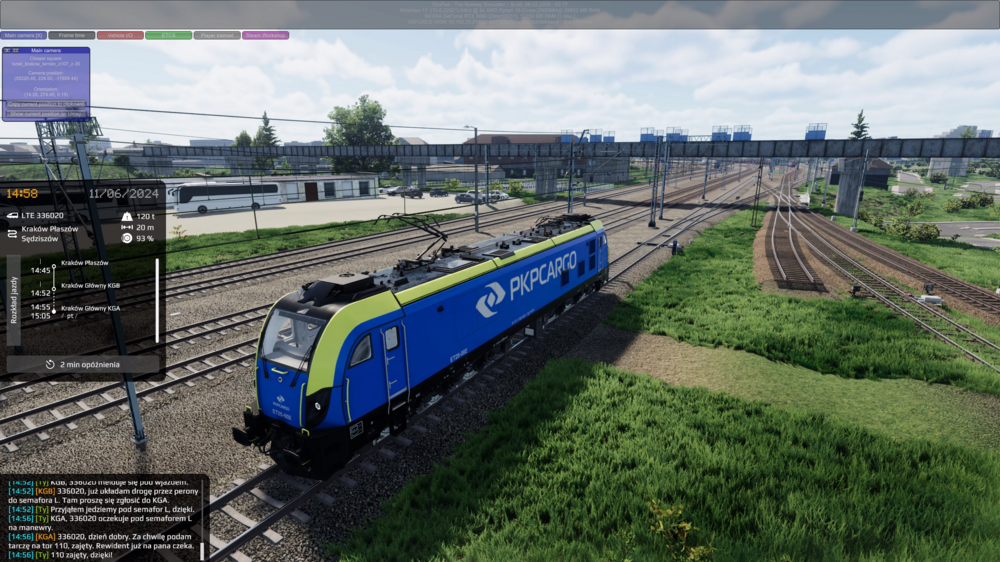Open the ETCS debug panel
The width and height of the screenshot is (1000, 562).
pyautogui.click(x=168, y=35)
